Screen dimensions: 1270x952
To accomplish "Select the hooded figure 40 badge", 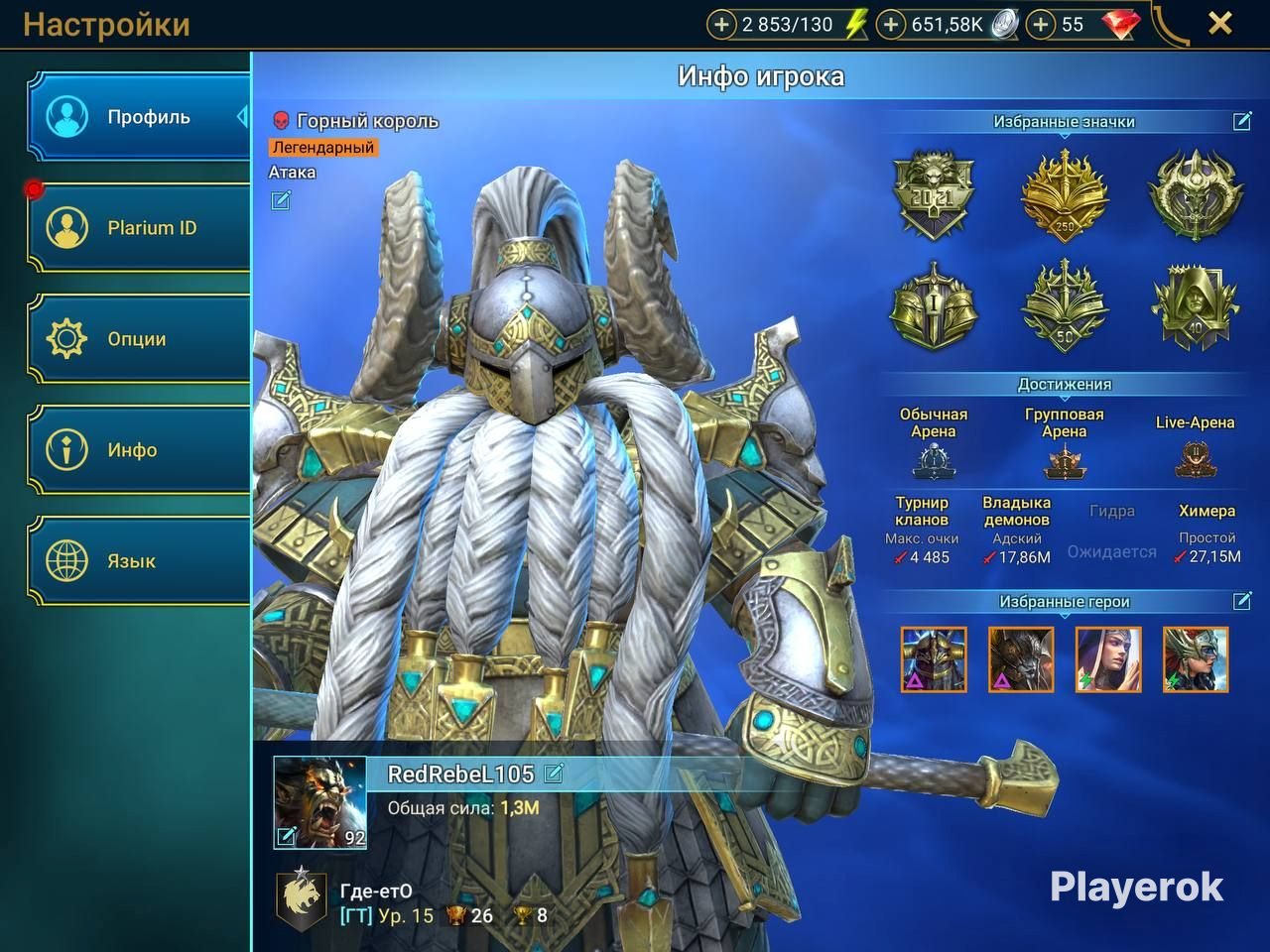I will click(1195, 307).
